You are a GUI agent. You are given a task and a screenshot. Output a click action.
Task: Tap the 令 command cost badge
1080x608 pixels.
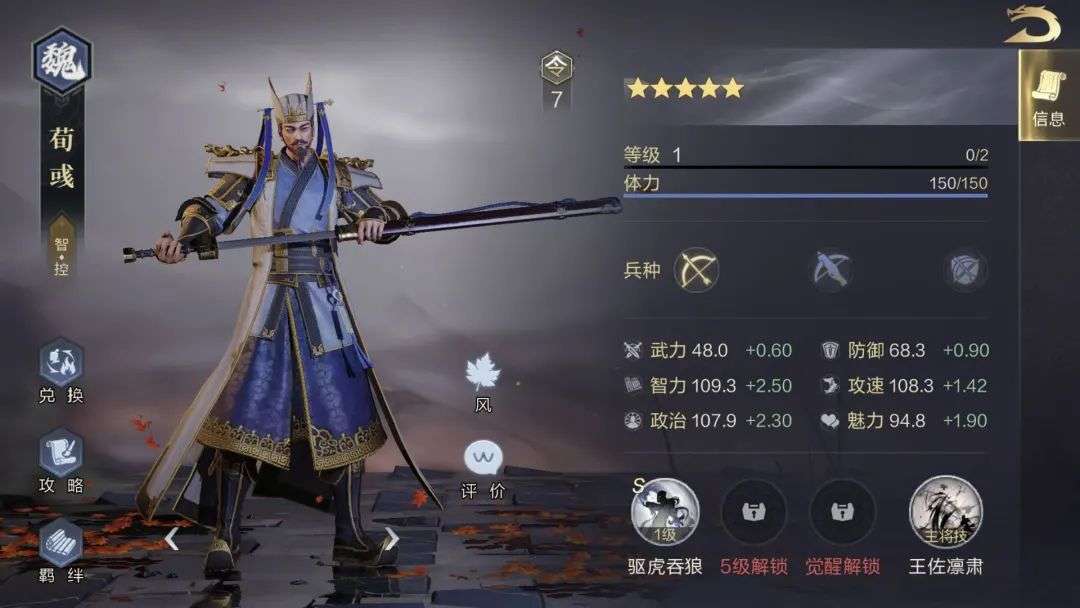[x=557, y=68]
